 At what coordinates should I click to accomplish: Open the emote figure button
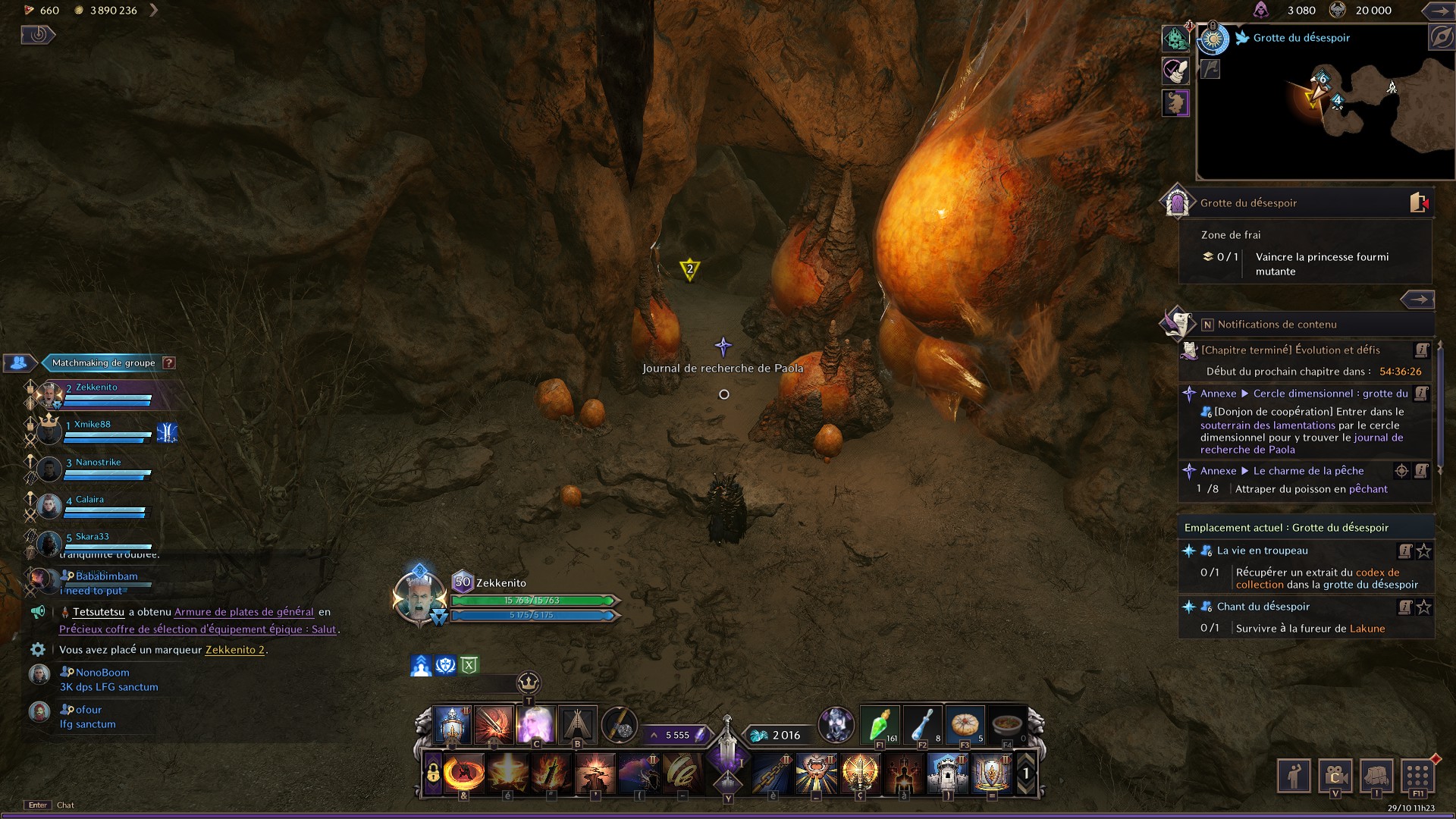(1294, 774)
